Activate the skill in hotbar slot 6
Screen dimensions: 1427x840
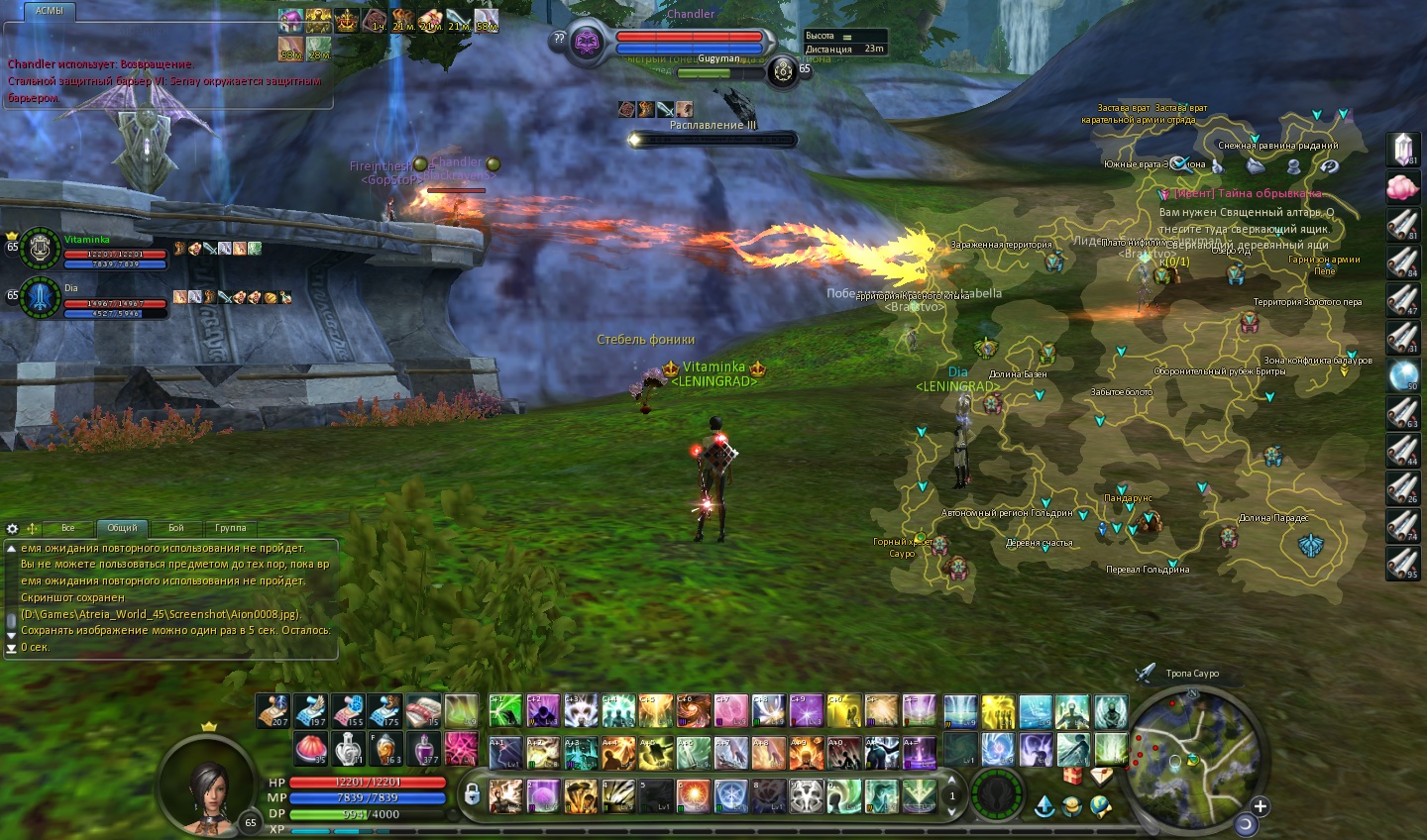(693, 795)
